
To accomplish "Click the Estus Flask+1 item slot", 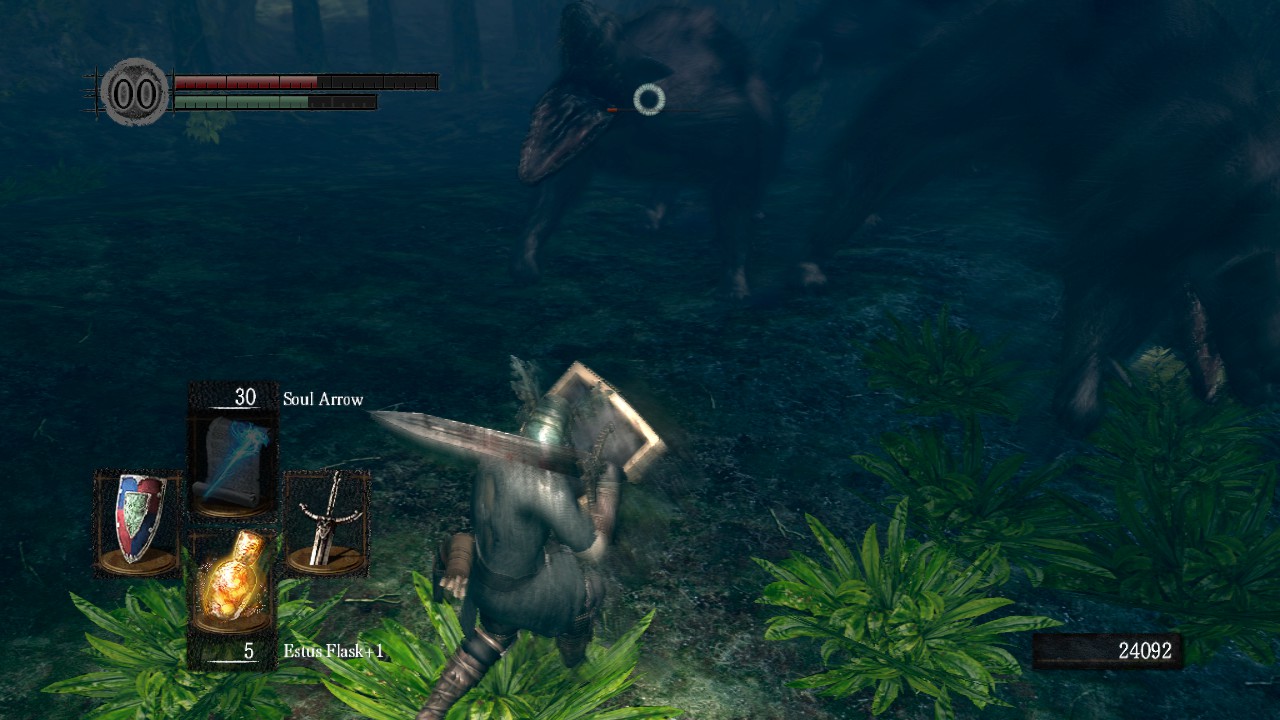I will [x=233, y=584].
